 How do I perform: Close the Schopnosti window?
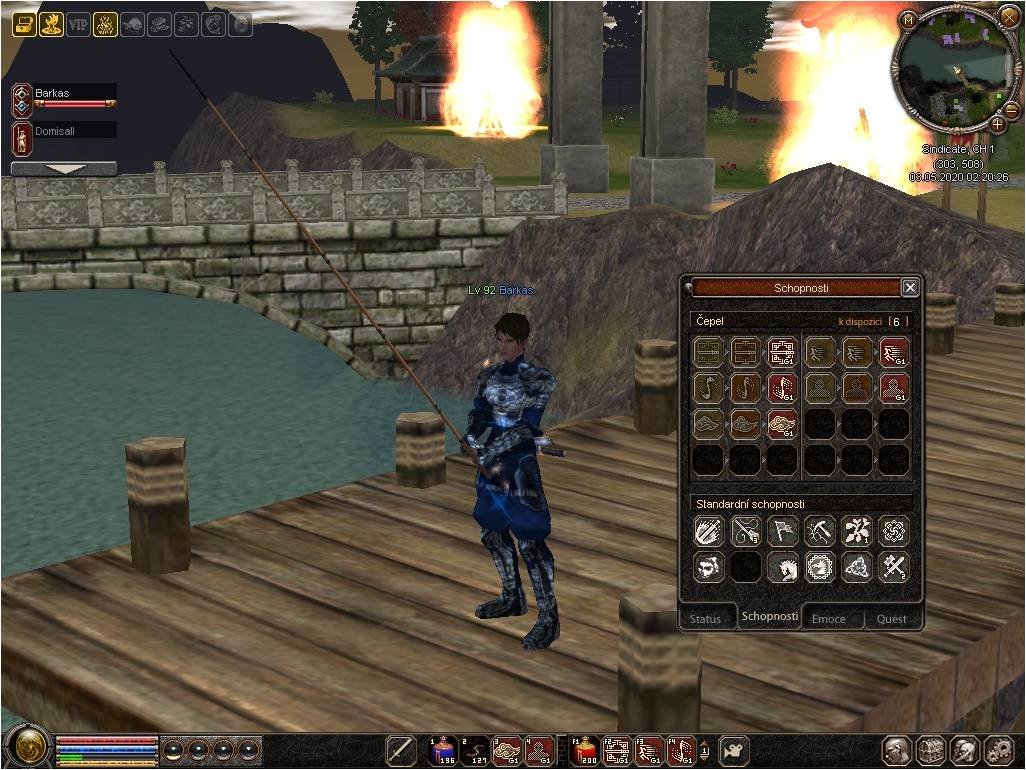pos(909,288)
